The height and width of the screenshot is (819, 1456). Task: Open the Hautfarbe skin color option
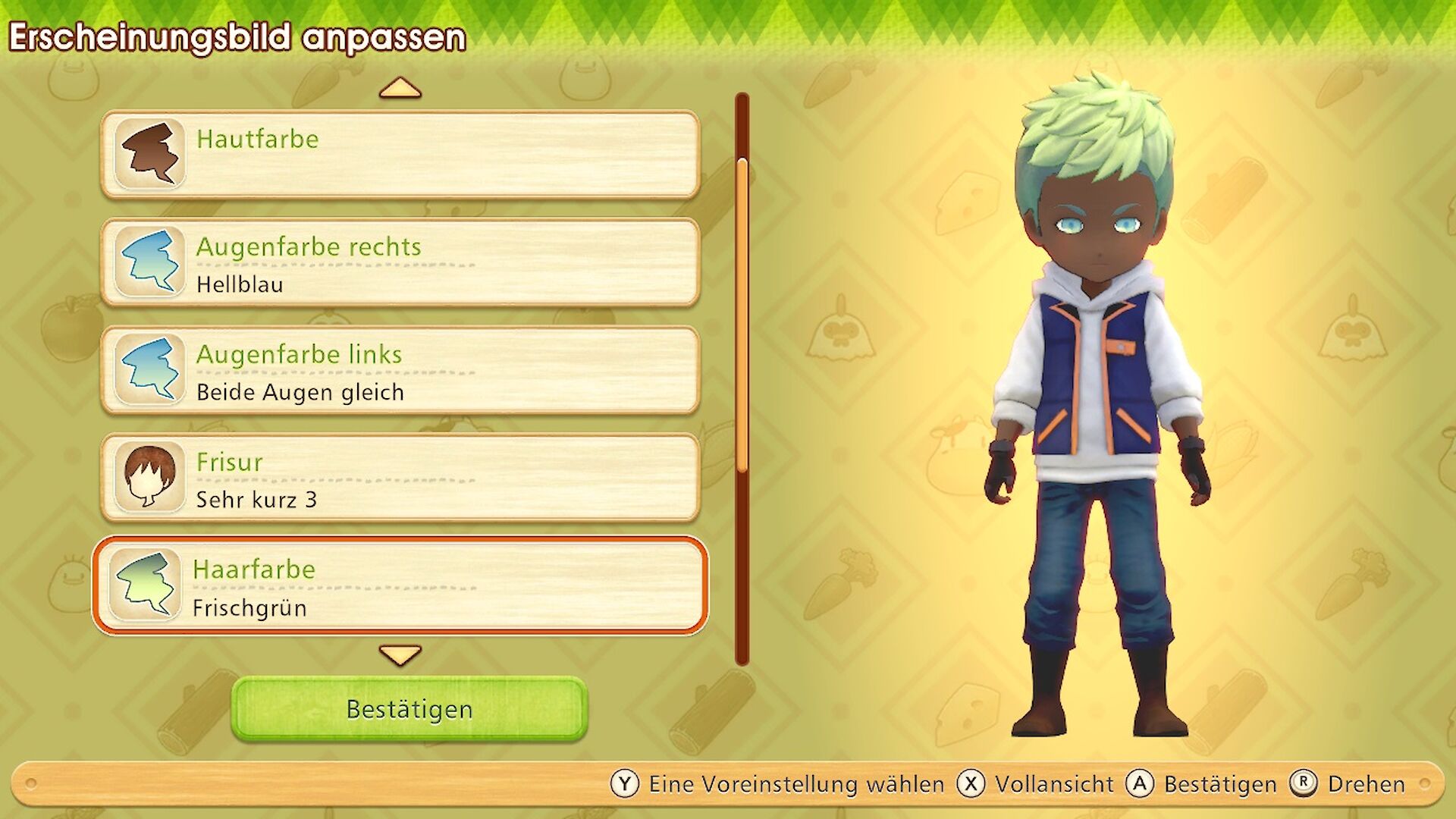tap(400, 155)
